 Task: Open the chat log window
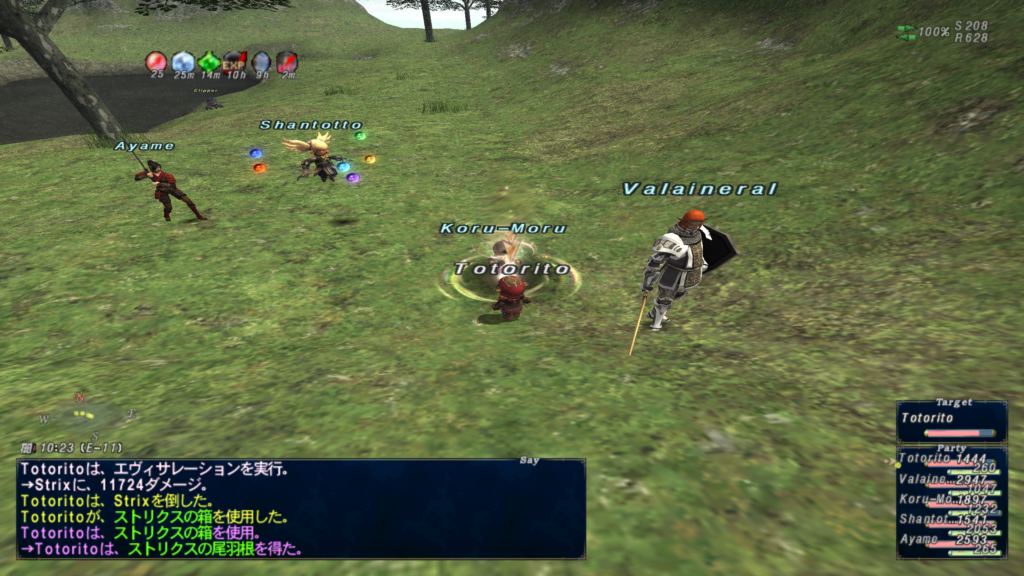pos(300,508)
